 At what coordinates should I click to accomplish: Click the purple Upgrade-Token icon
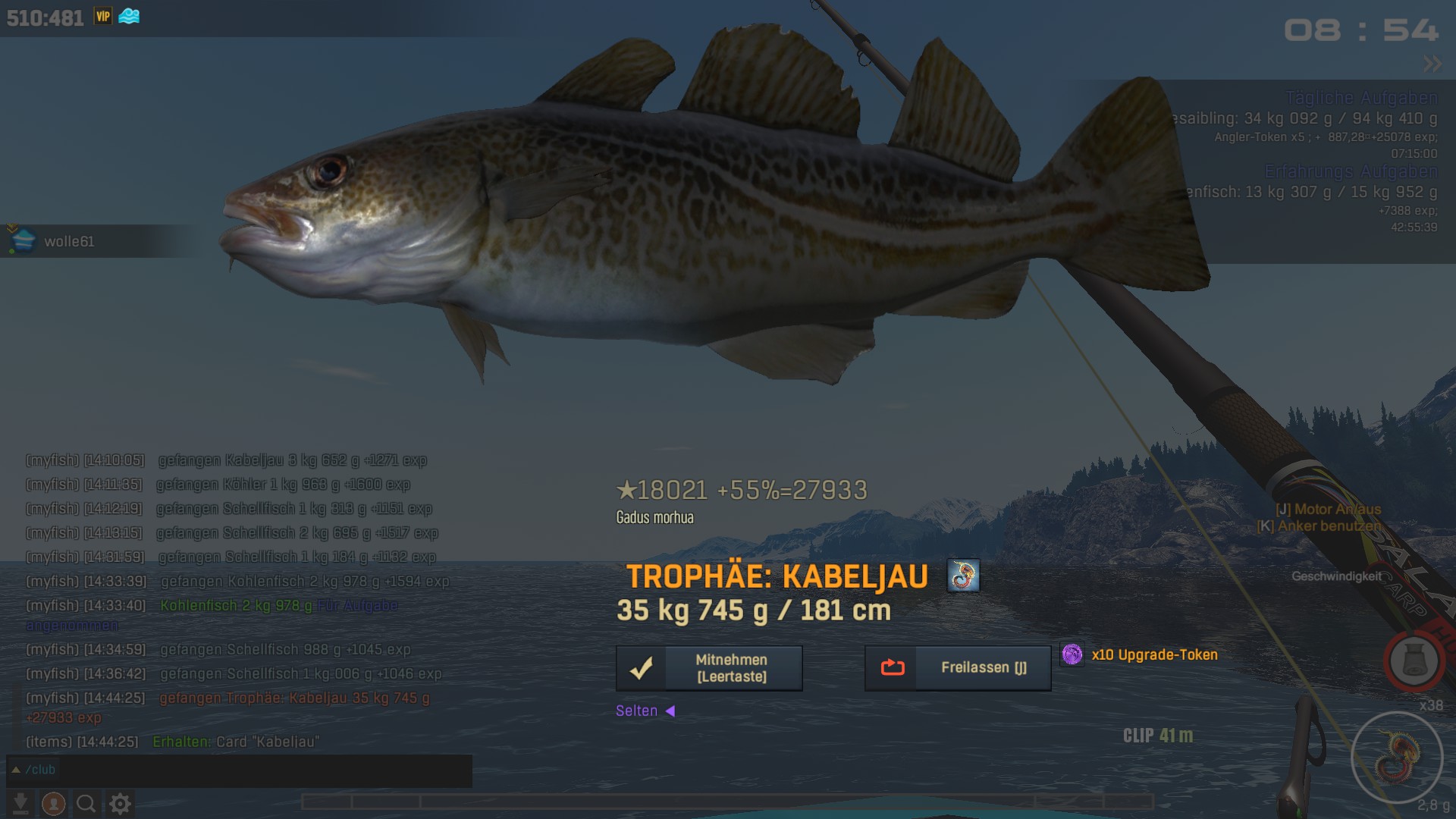[1072, 654]
